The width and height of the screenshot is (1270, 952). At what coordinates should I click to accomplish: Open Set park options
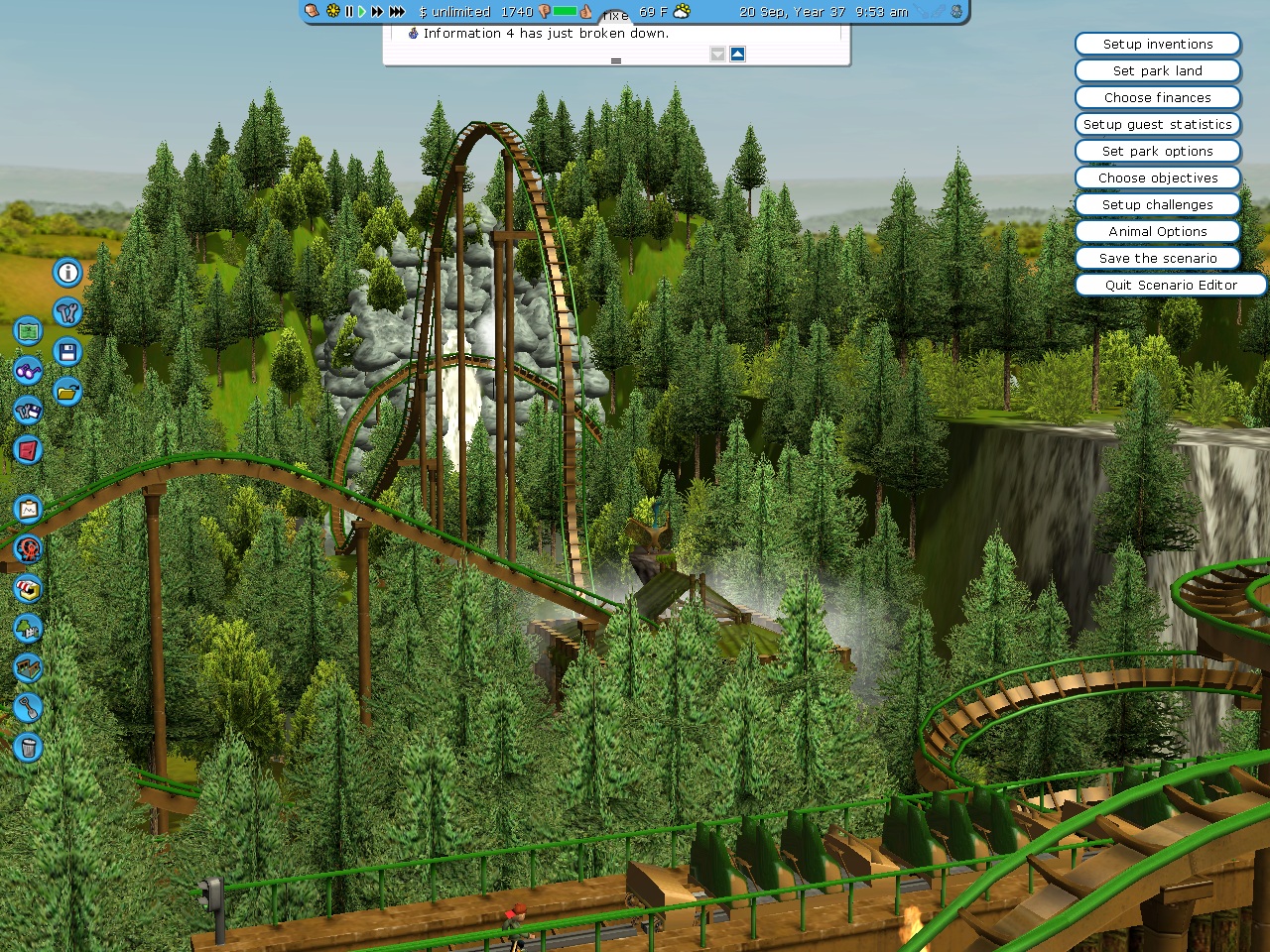[1157, 152]
